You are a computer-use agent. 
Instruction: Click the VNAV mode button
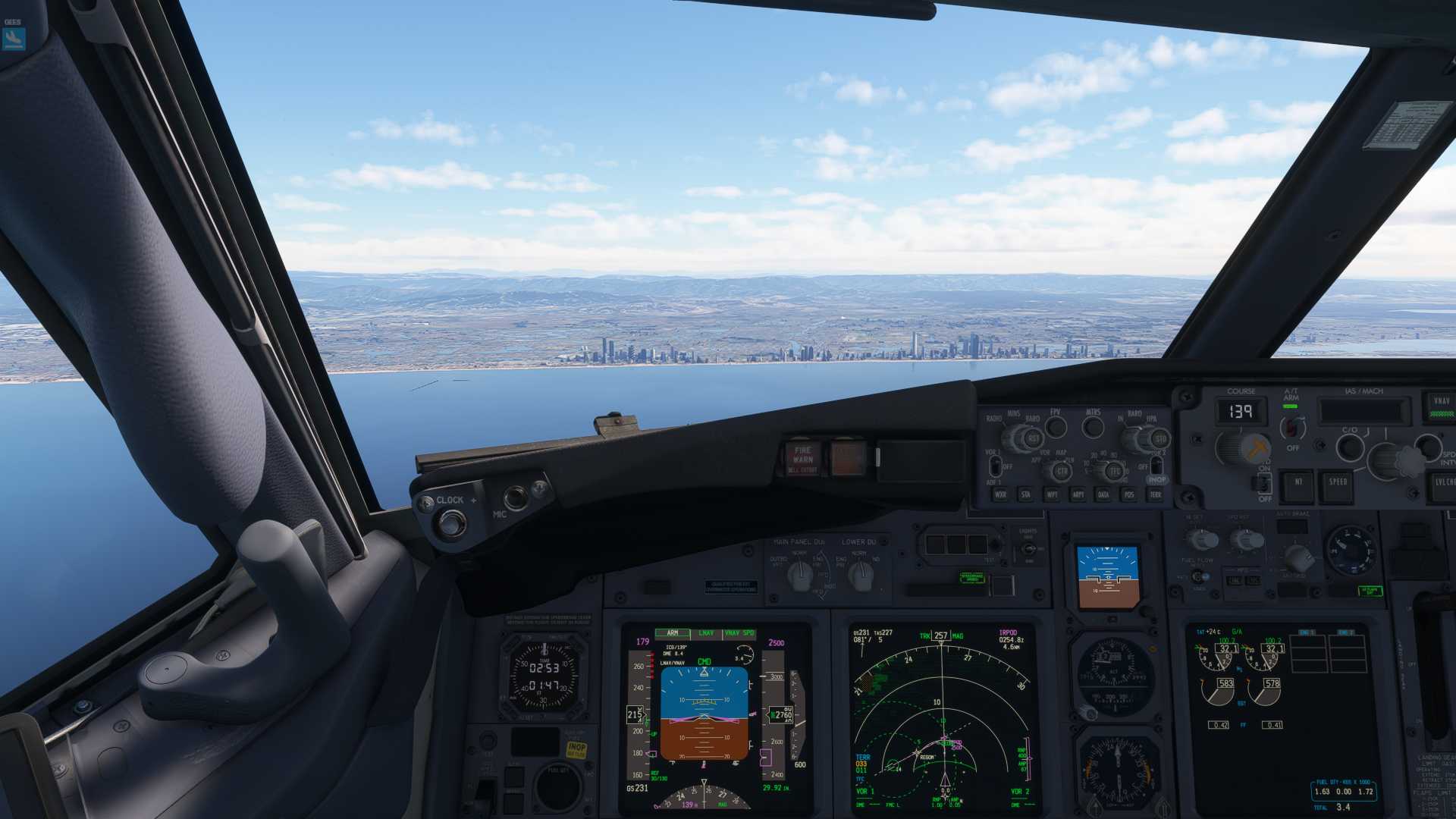[1441, 402]
